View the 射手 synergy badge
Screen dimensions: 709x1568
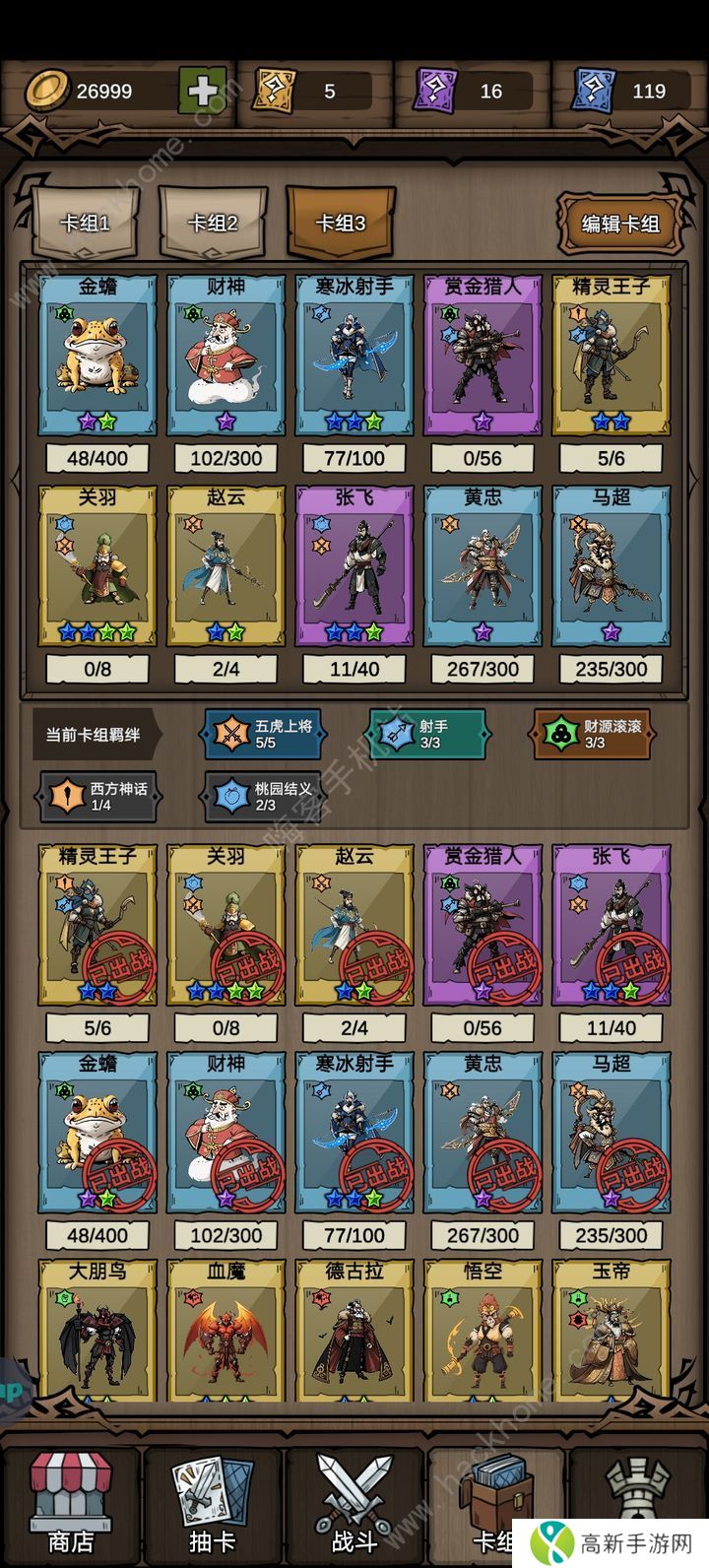click(426, 734)
